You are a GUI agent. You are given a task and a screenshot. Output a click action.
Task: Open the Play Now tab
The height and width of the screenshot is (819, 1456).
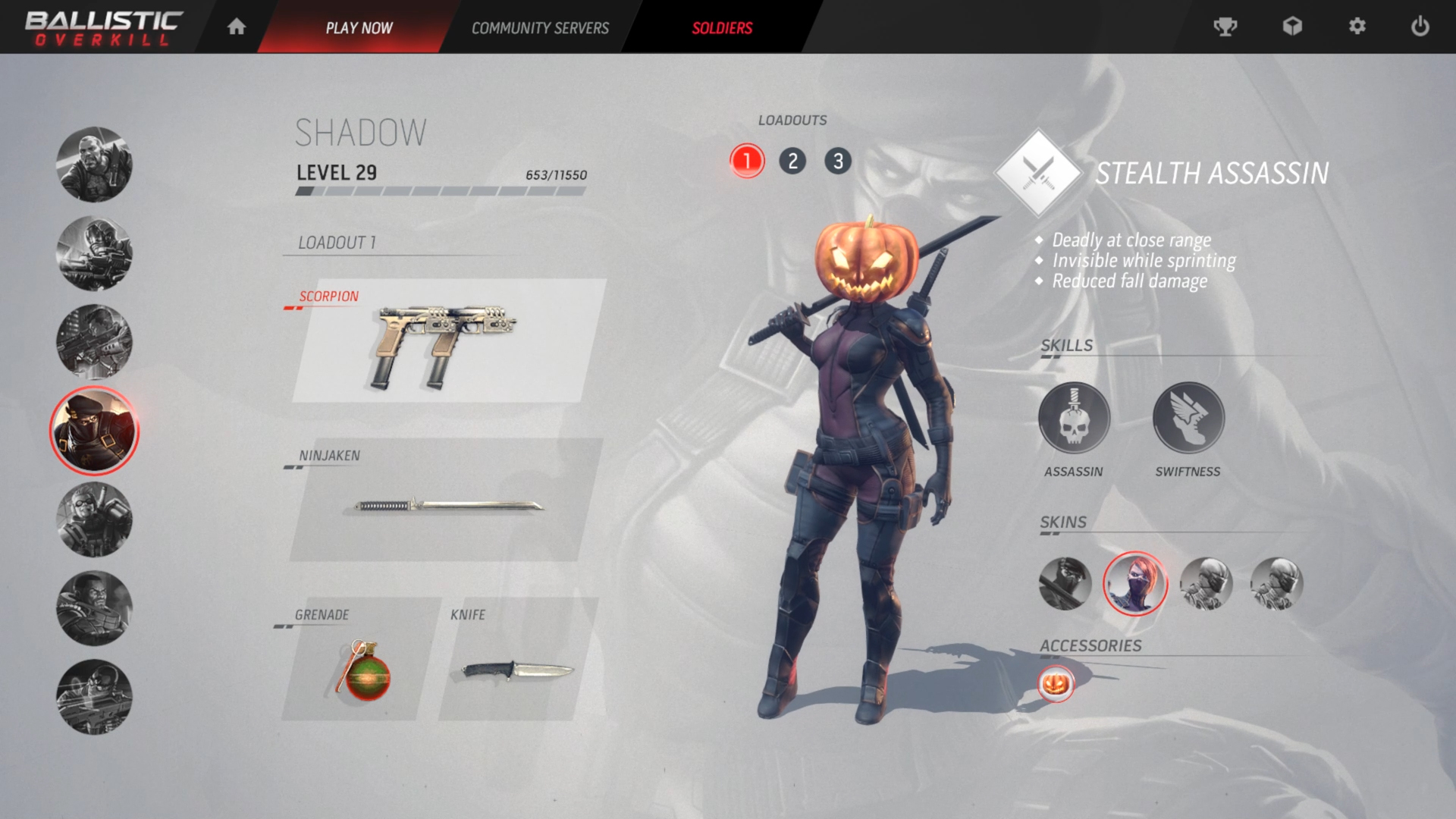[x=359, y=28]
